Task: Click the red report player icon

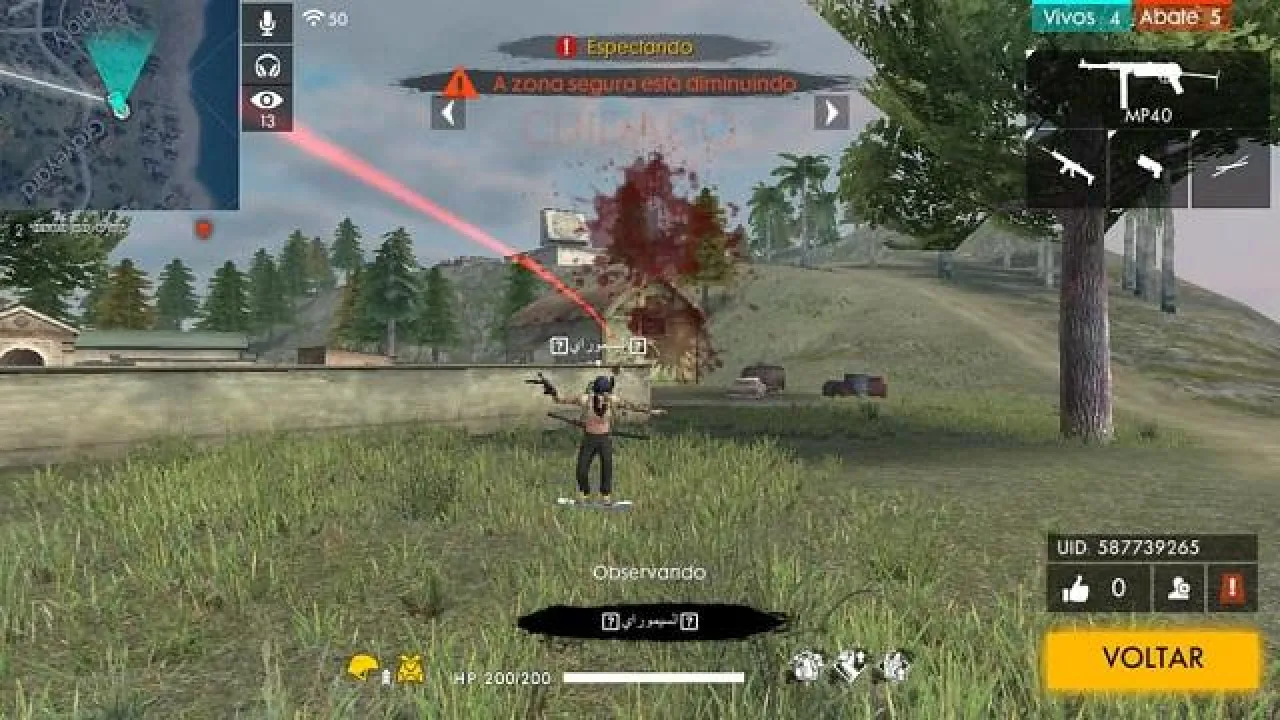Action: pyautogui.click(x=1231, y=590)
